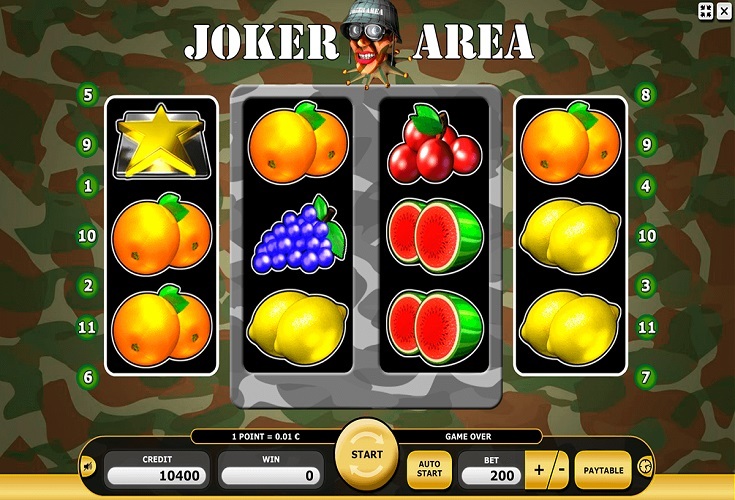The image size is (735, 500).
Task: Open the Paytable
Action: pos(603,470)
